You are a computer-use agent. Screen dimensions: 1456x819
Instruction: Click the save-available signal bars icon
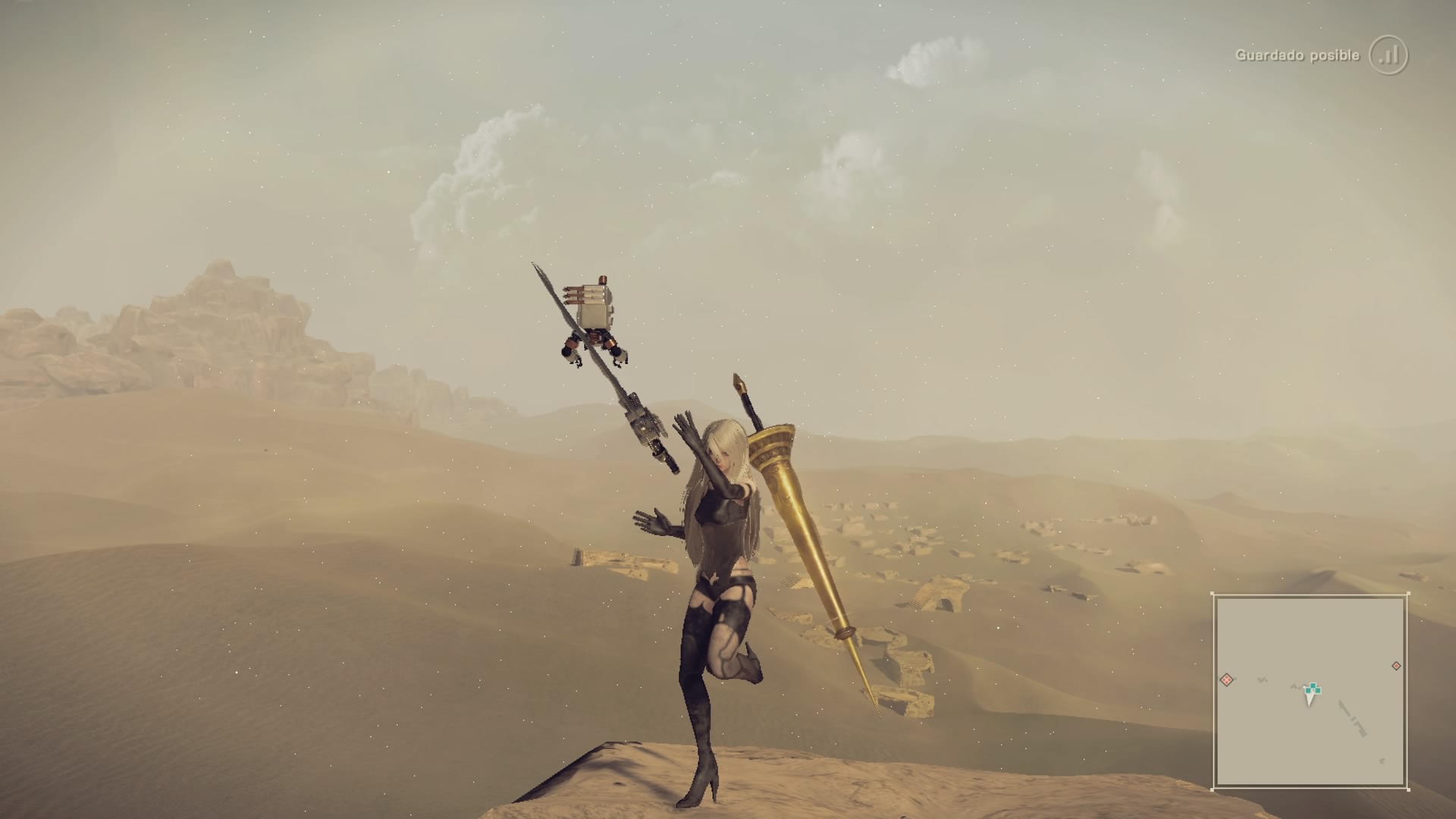pos(1389,55)
